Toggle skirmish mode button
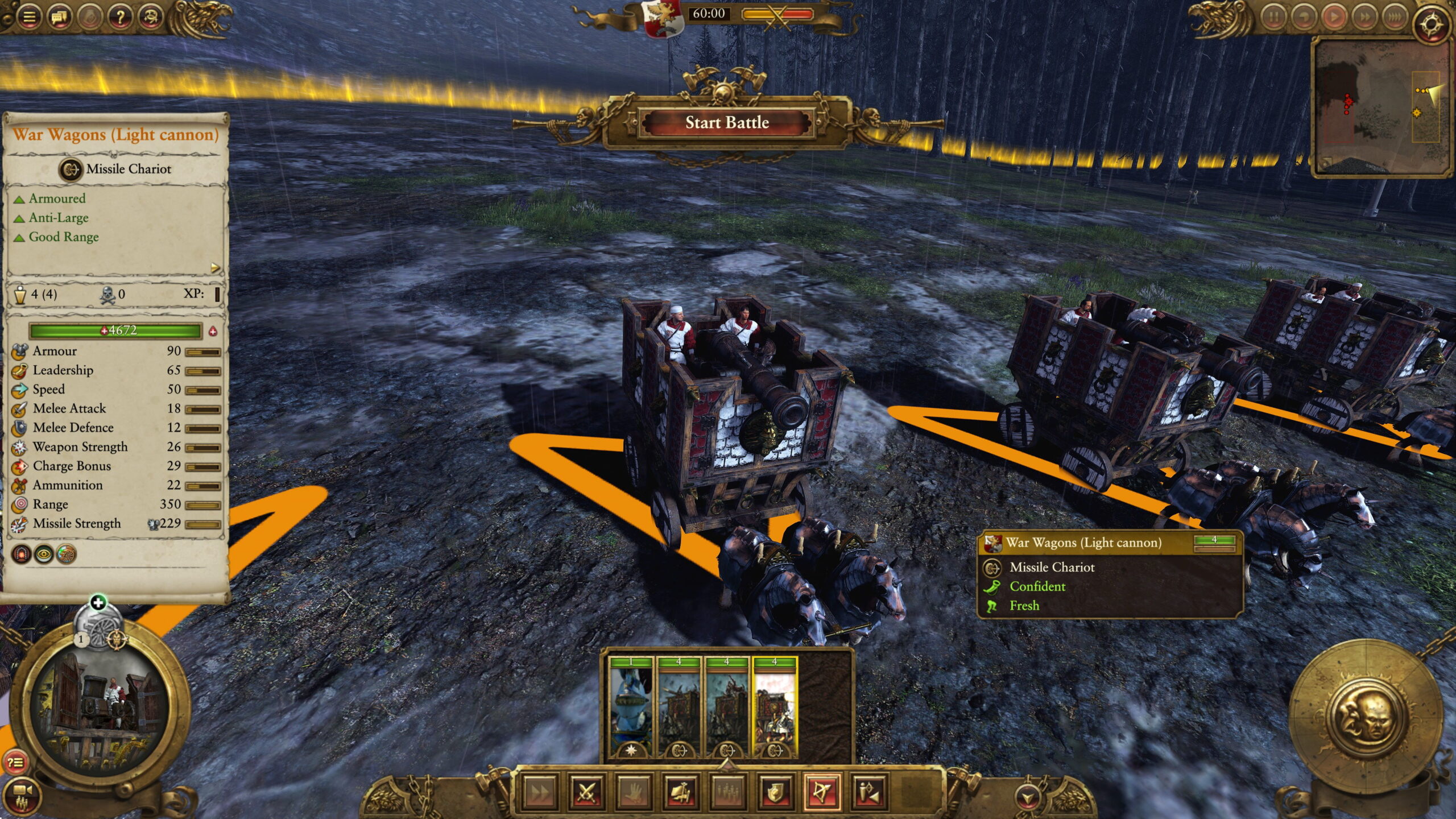This screenshot has width=1456, height=819. (869, 792)
